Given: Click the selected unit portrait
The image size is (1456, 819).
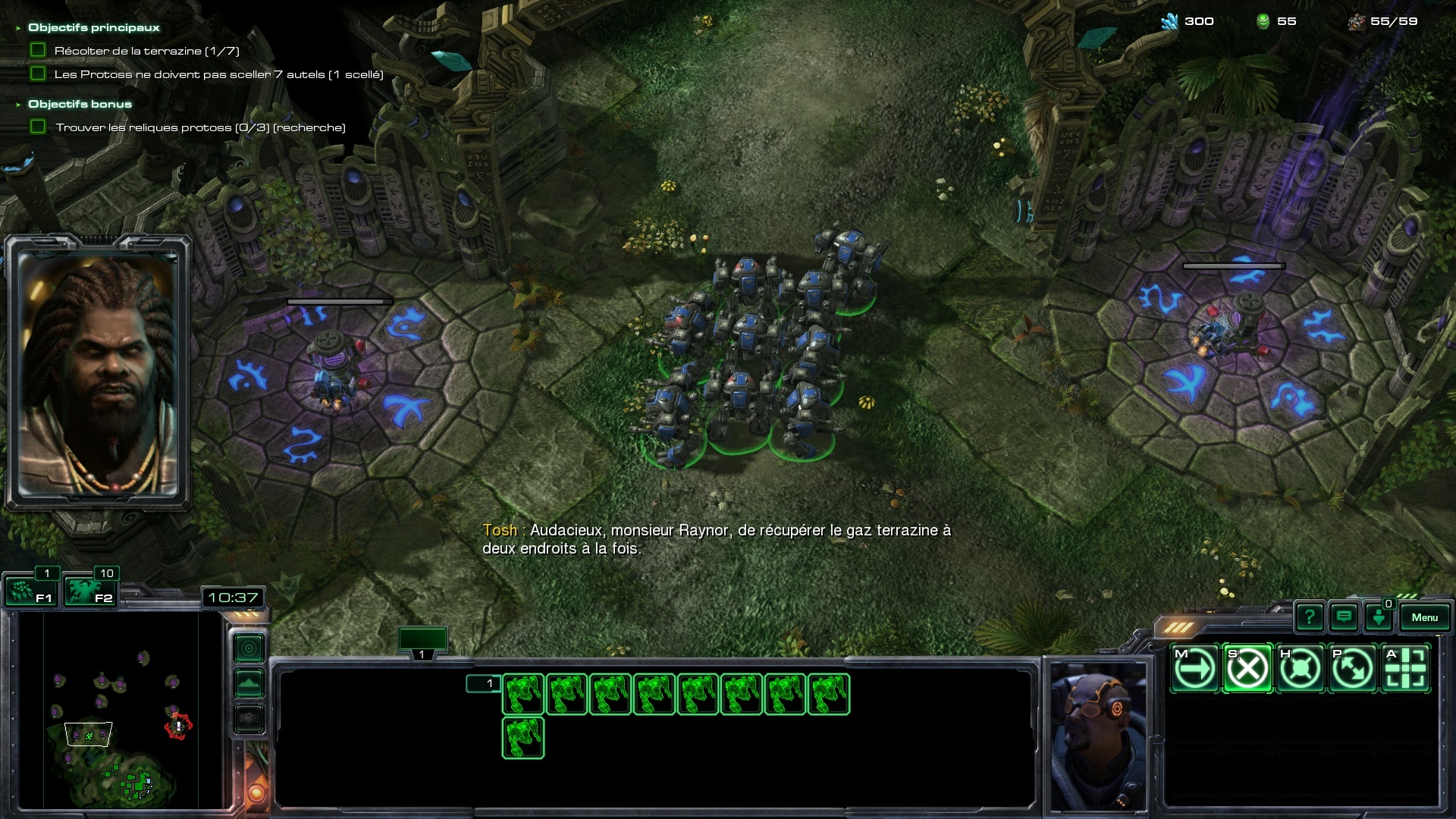Looking at the screenshot, I should click(x=1097, y=734).
